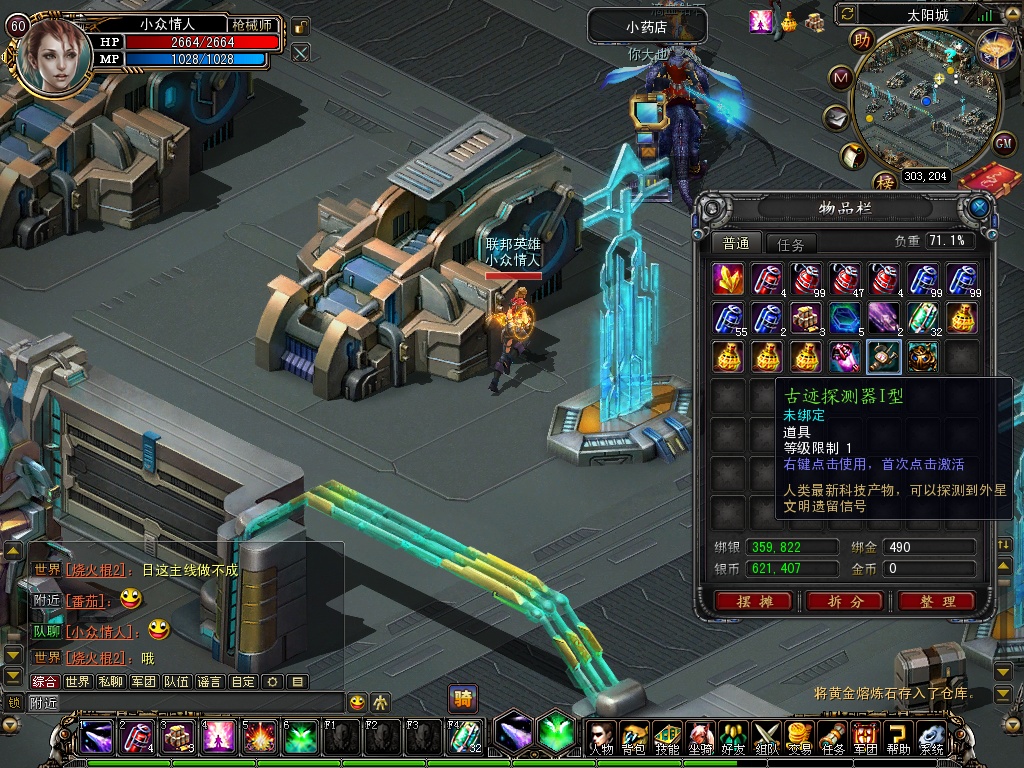The image size is (1024, 768).
Task: Click the 摆摊 stall button
Action: [754, 601]
